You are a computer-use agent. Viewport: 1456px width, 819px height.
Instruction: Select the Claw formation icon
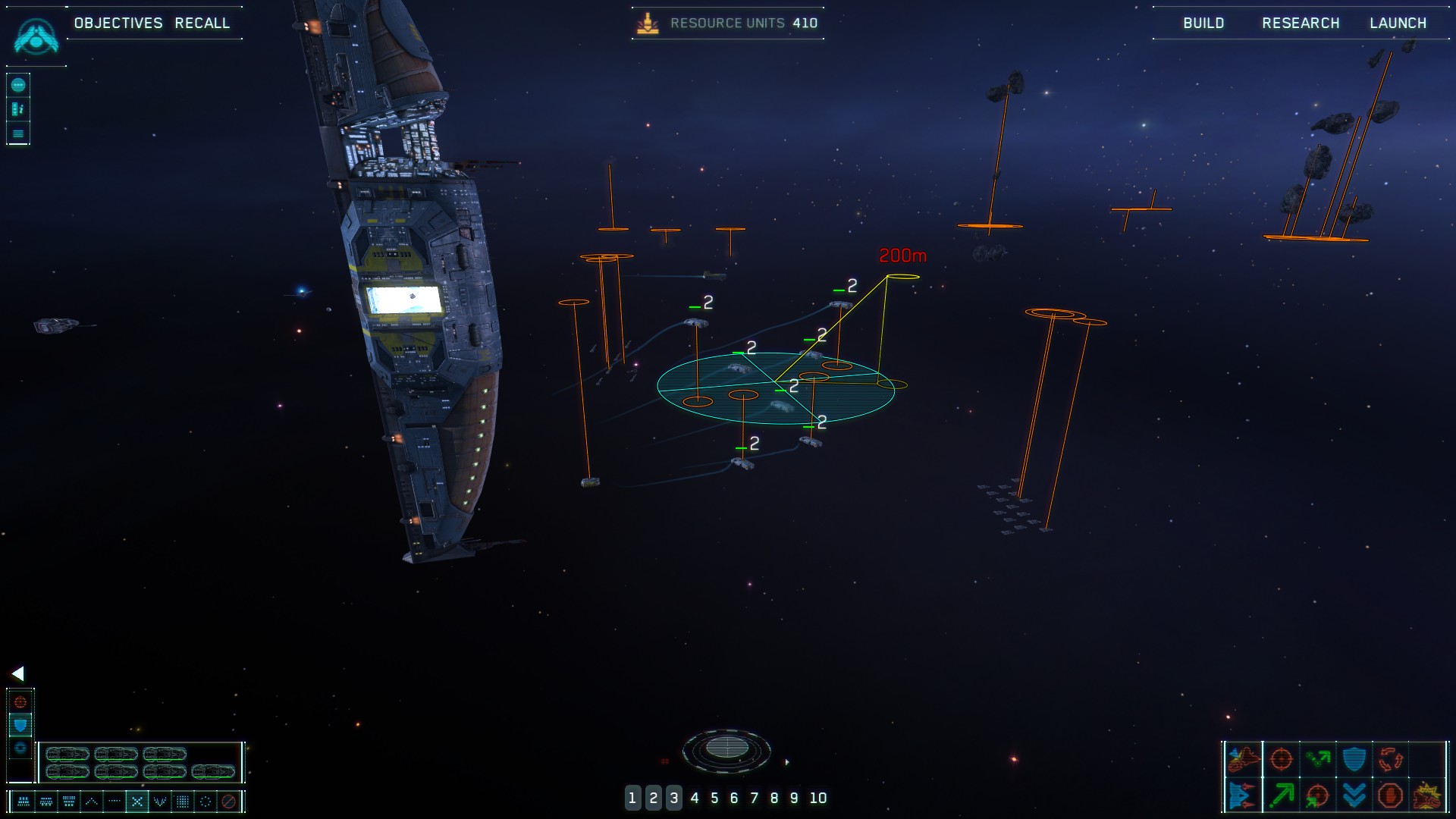point(159,802)
